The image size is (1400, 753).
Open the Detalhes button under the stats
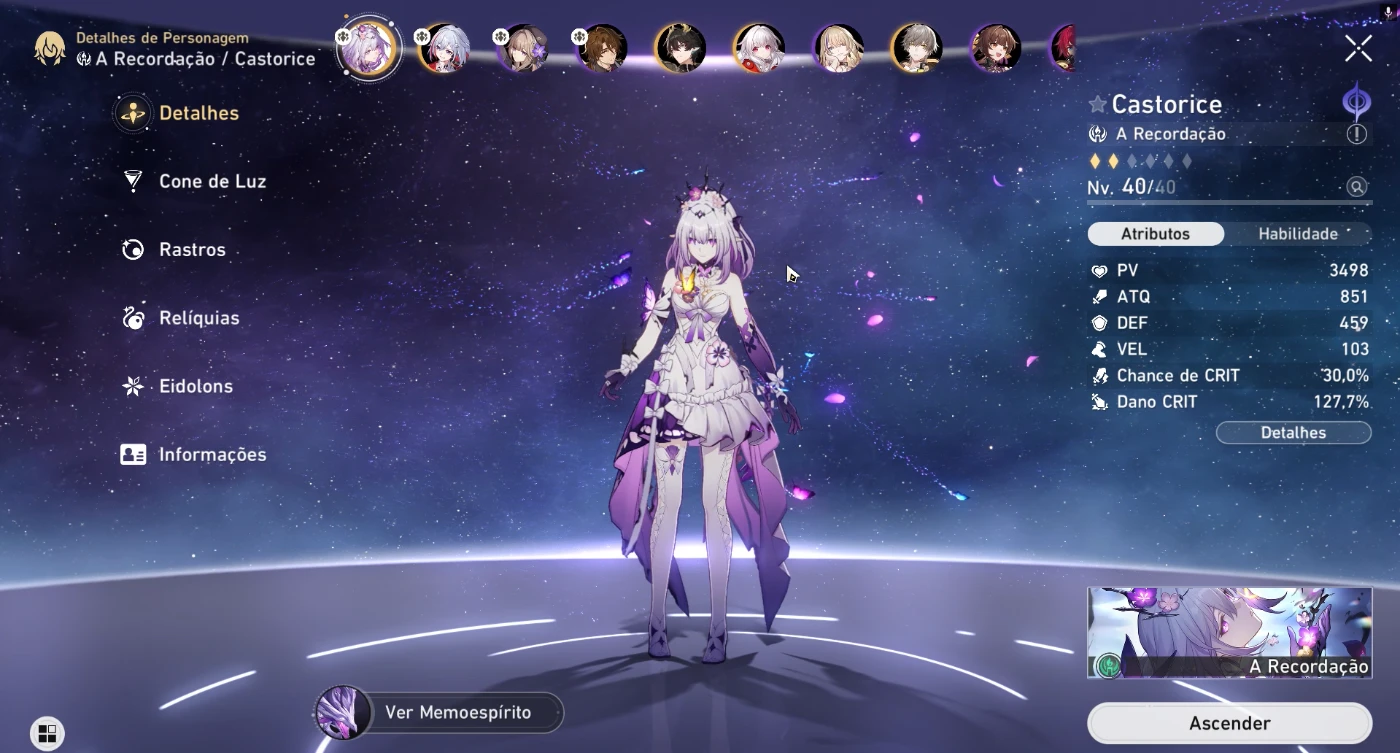(1293, 433)
